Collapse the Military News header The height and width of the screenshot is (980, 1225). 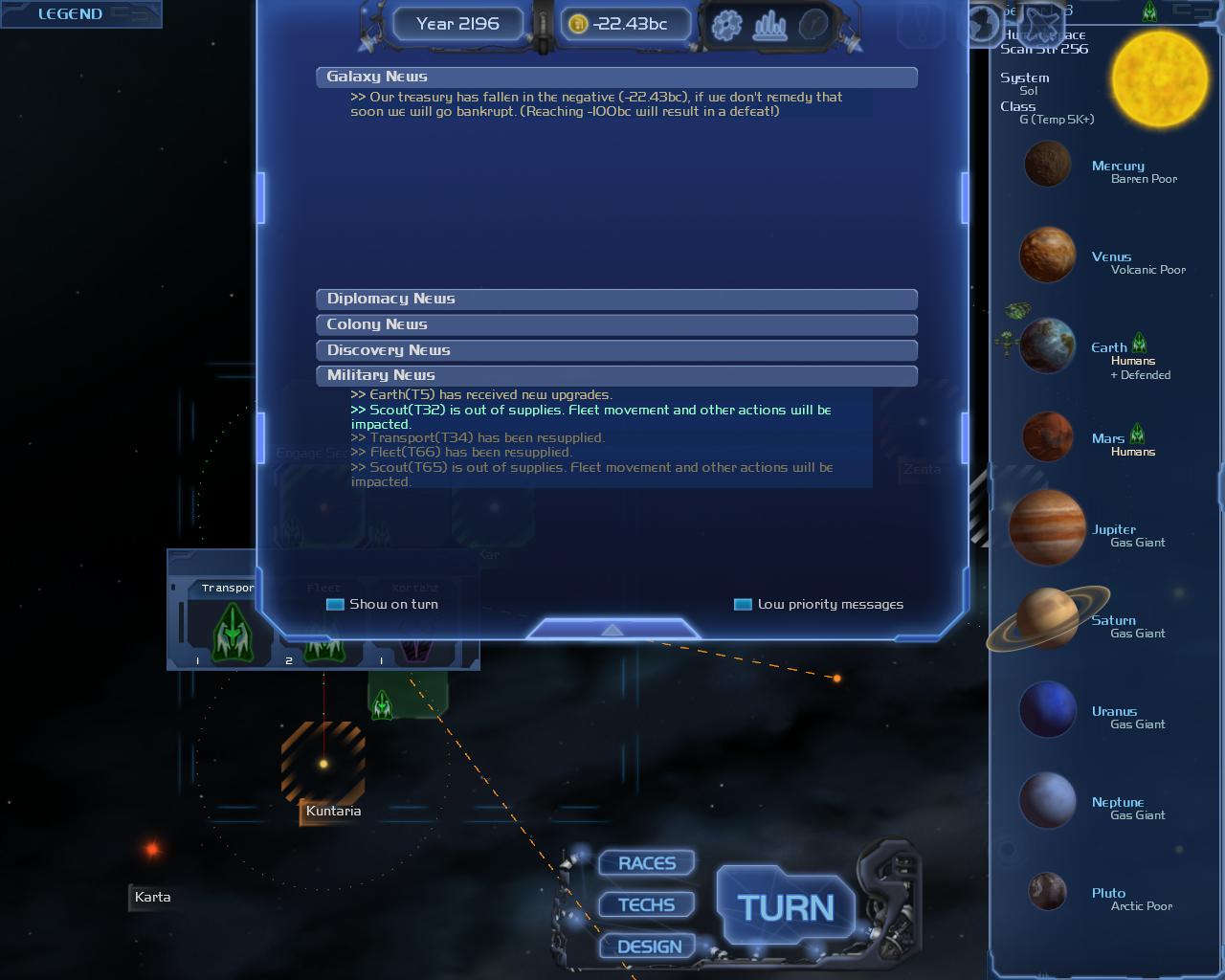point(616,375)
